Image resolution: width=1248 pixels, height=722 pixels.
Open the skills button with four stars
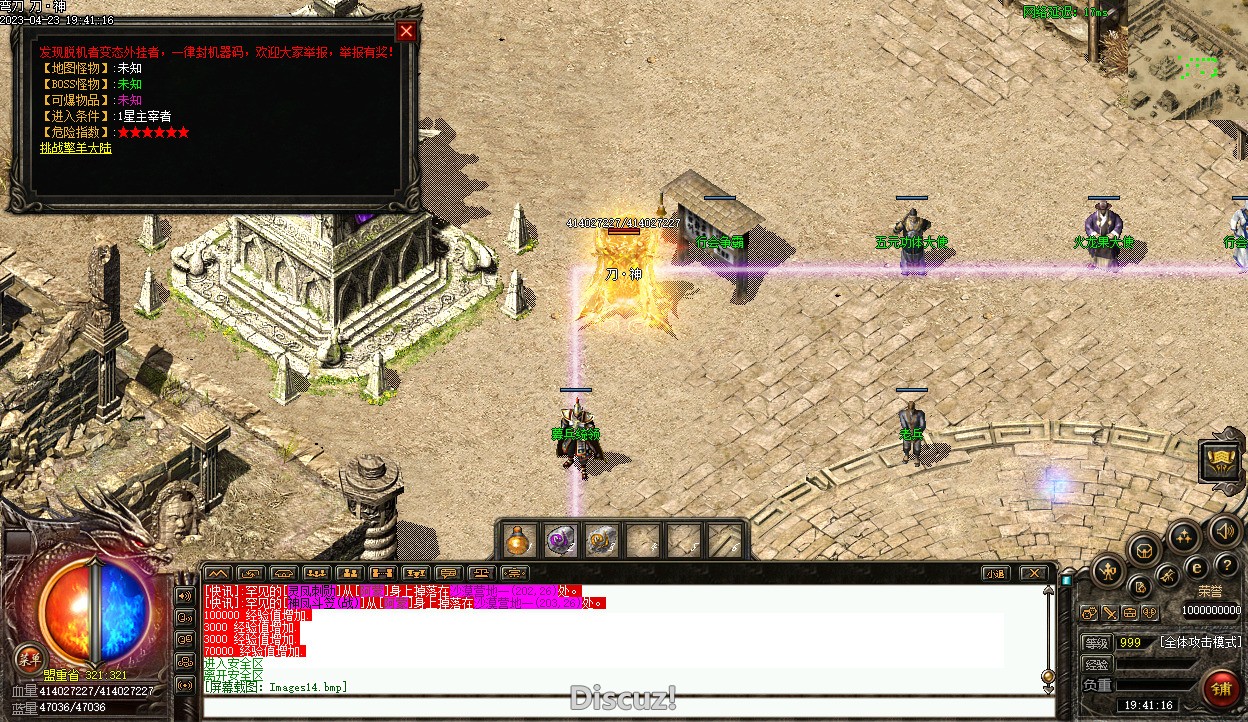click(1184, 535)
